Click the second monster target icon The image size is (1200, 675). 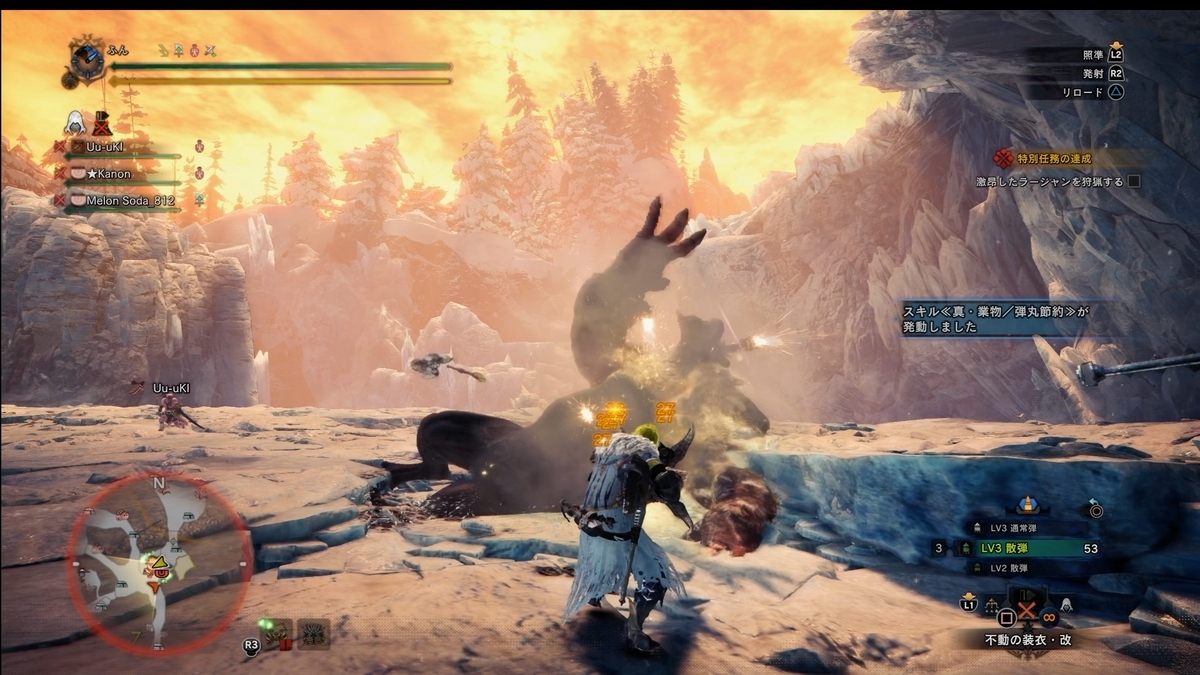click(313, 632)
